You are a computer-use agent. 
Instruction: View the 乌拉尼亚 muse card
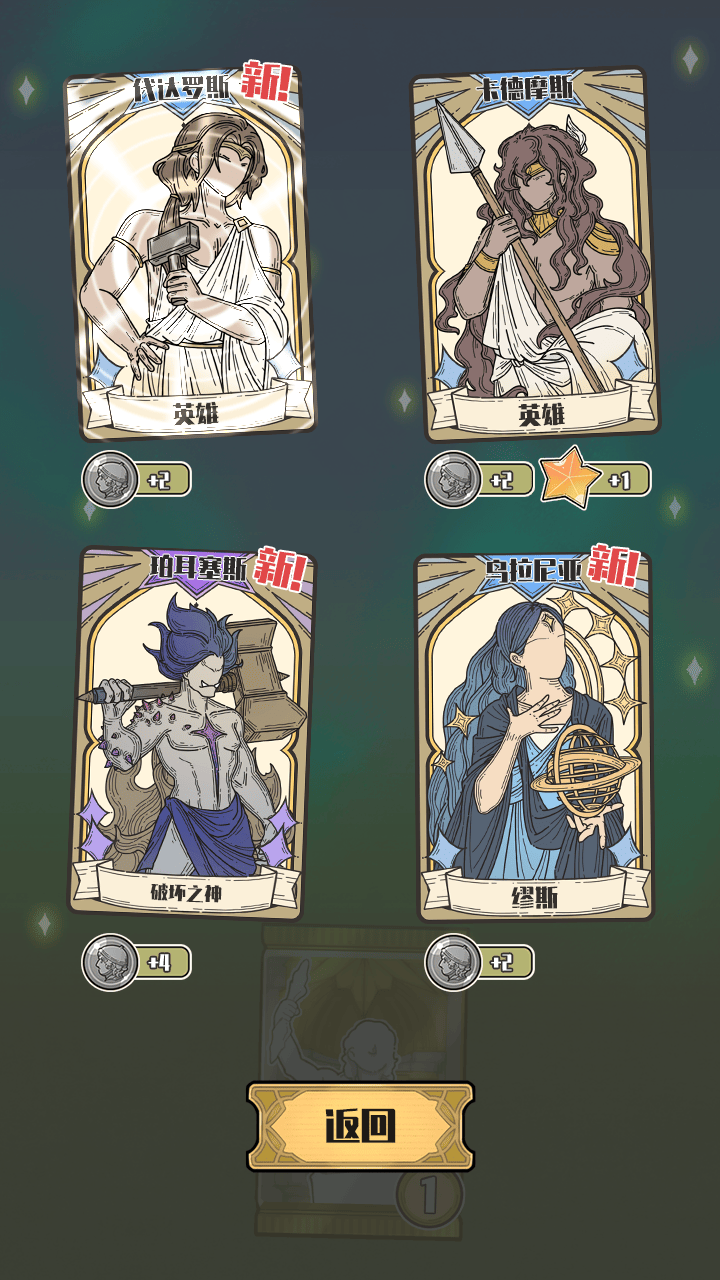pos(535,735)
